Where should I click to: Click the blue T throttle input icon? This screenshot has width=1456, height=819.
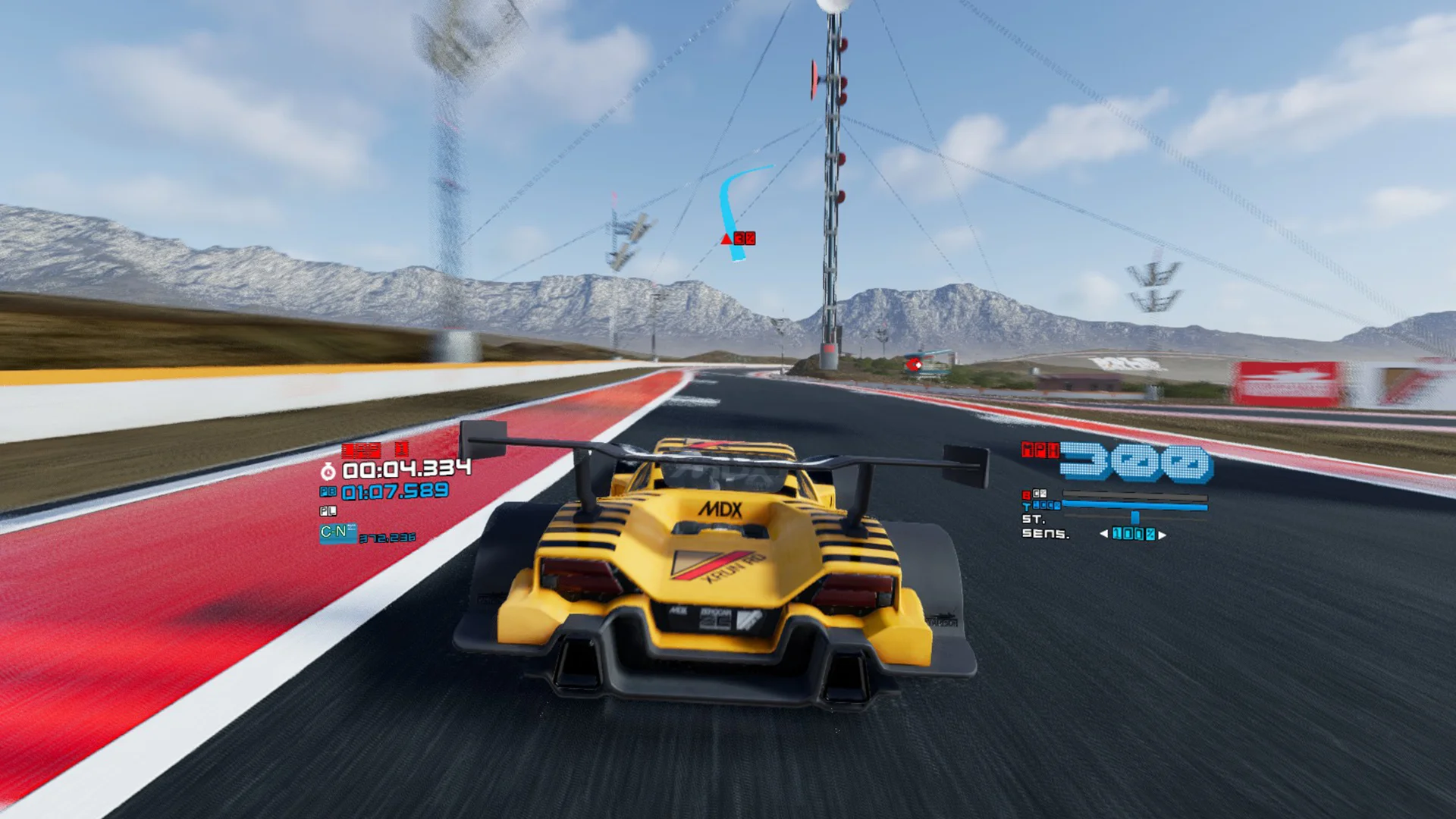coord(1026,506)
